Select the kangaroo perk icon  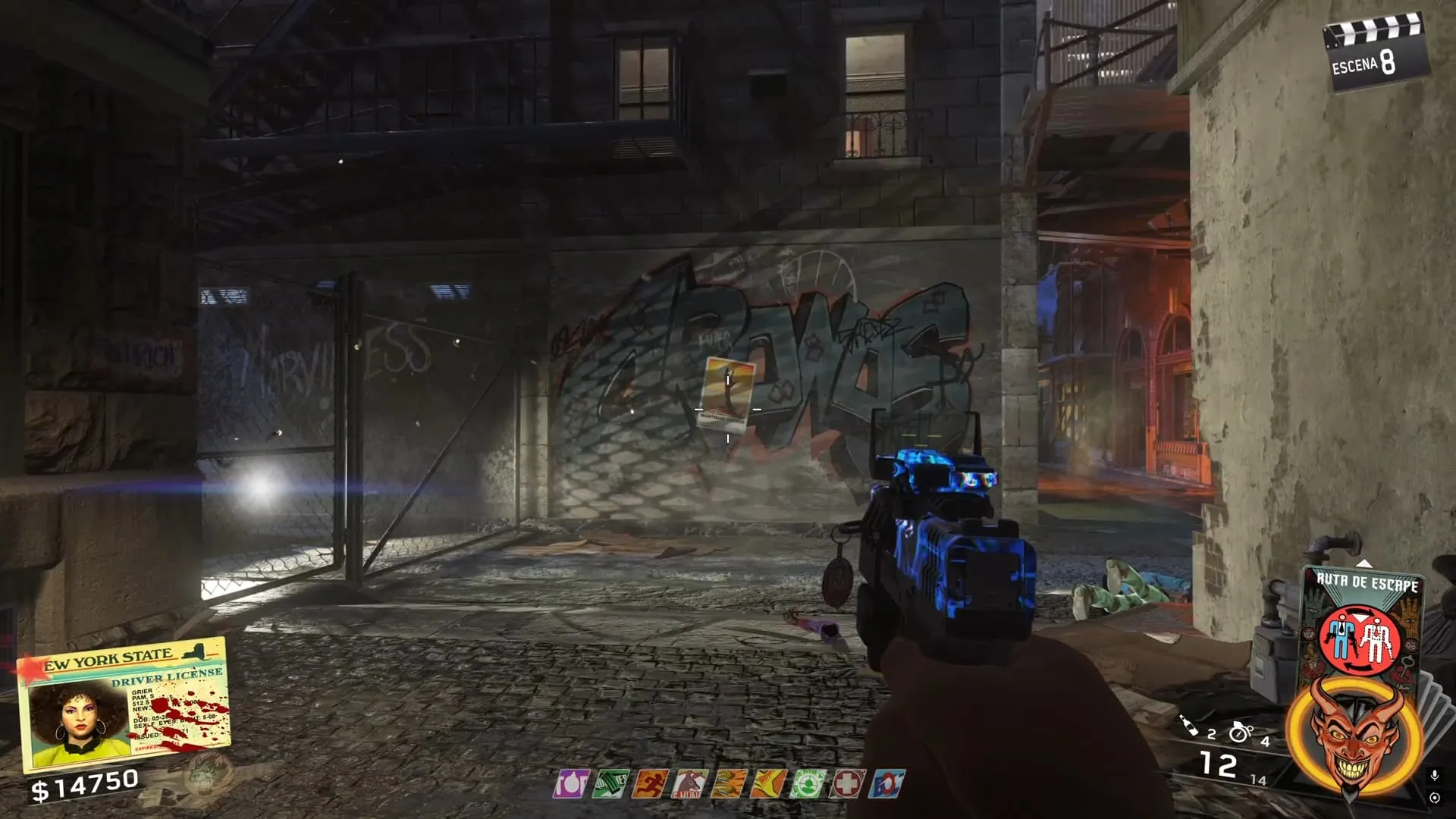689,783
